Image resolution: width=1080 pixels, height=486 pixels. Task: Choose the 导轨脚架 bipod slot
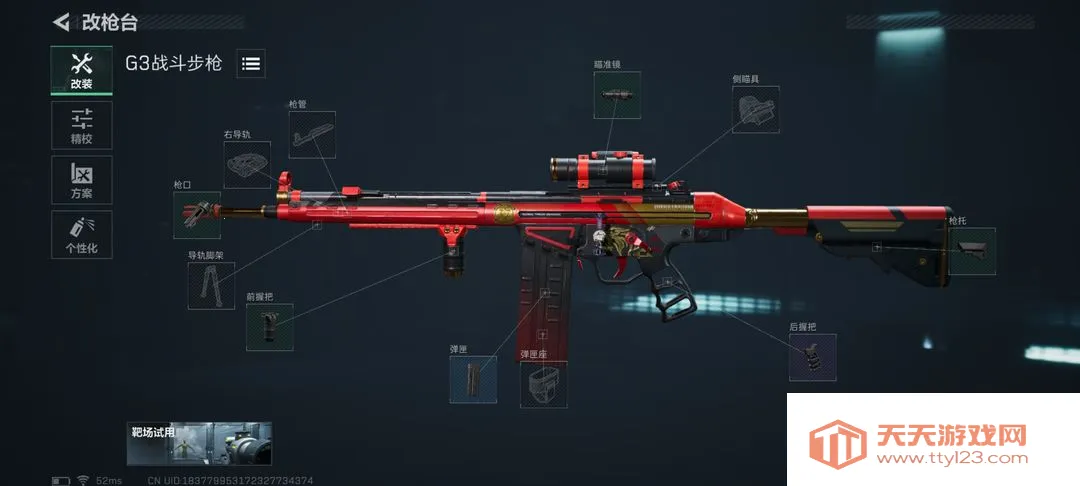(x=211, y=286)
